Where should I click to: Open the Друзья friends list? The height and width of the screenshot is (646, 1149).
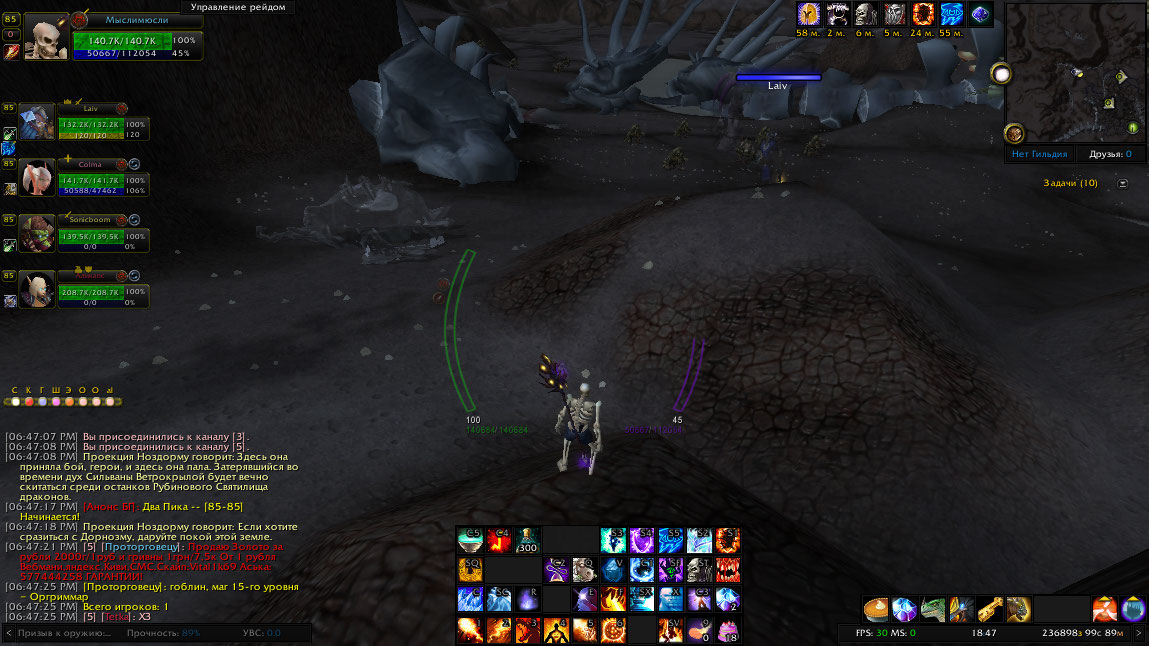pos(1109,154)
